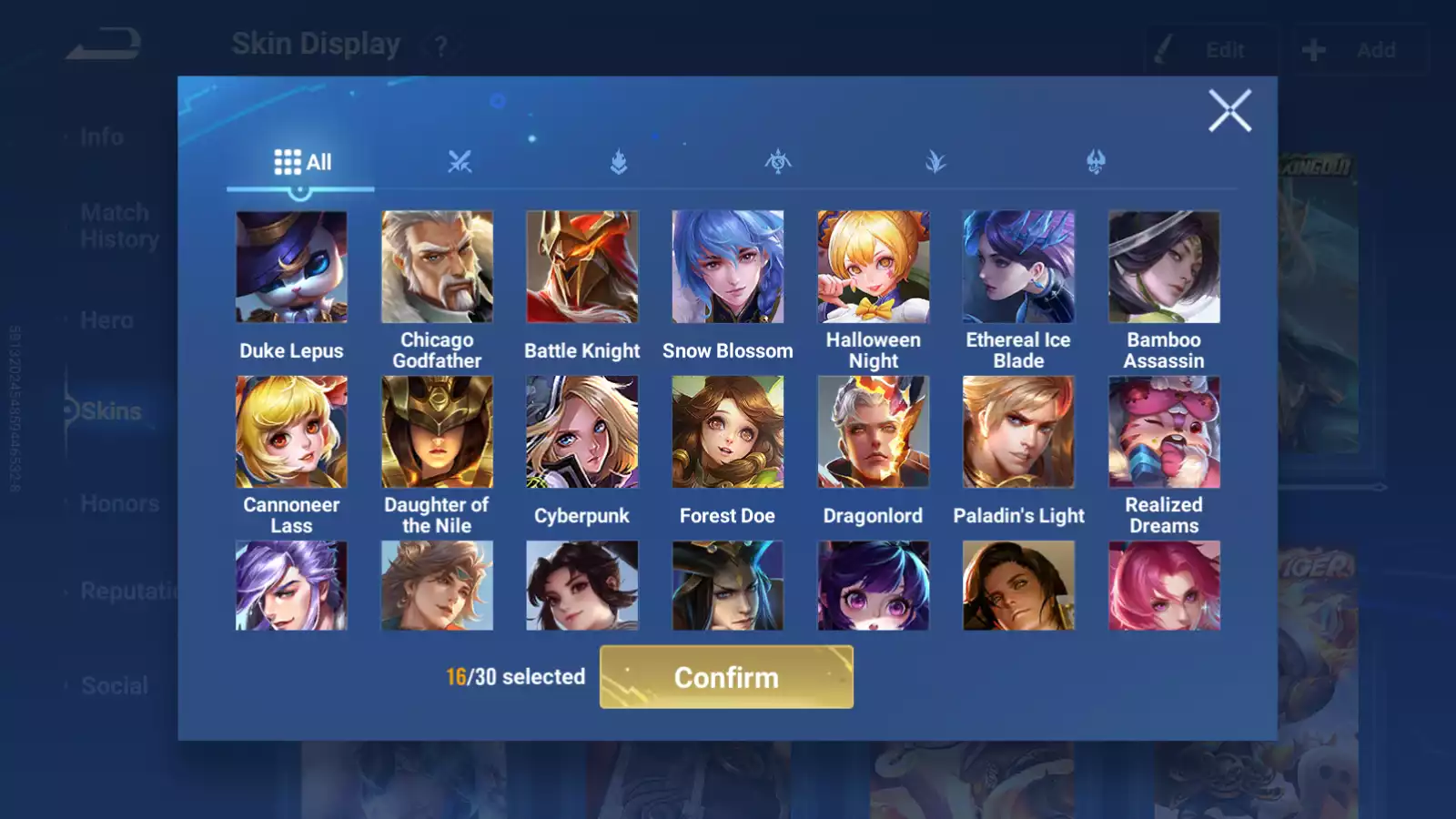This screenshot has height=819, width=1456.
Task: Select the Cyberpunk skin
Action: point(582,432)
